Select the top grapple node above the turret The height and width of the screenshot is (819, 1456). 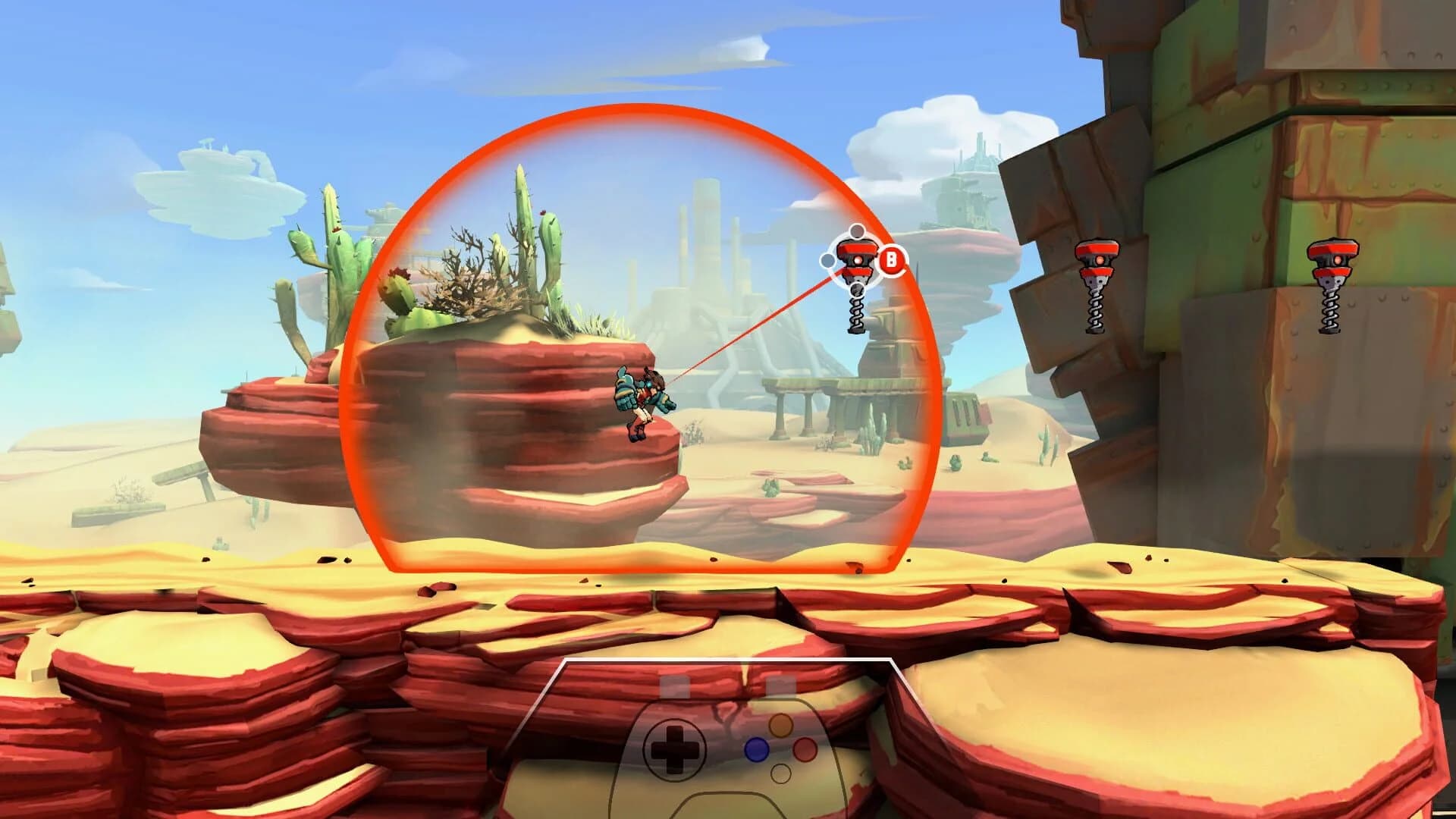pyautogui.click(x=857, y=231)
